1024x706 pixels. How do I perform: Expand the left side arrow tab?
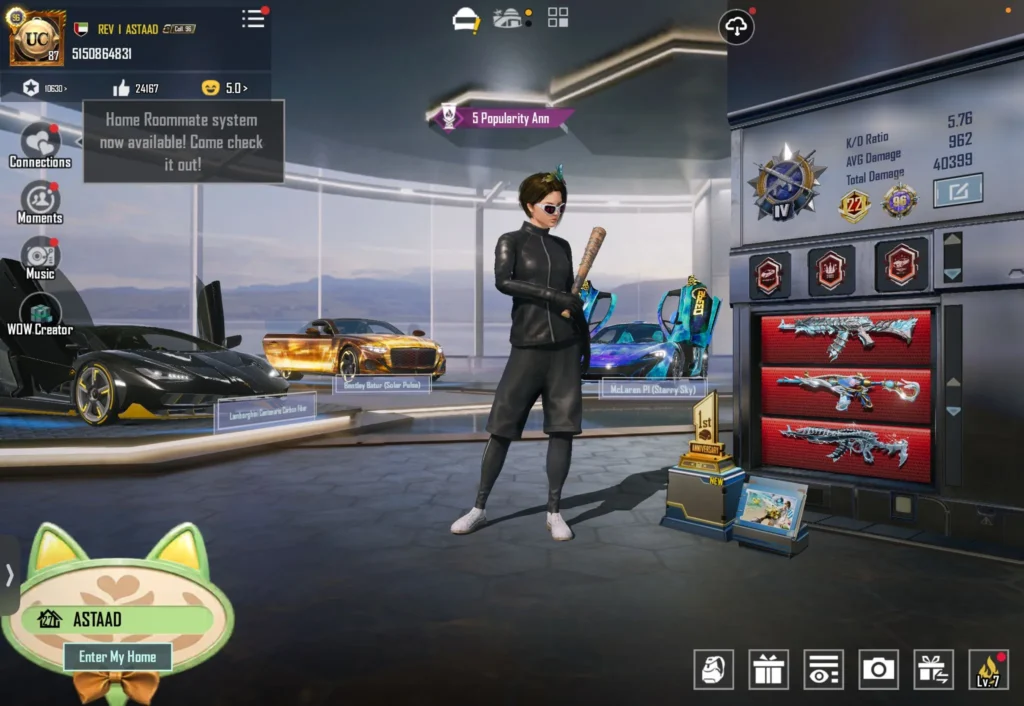pyautogui.click(x=9, y=575)
